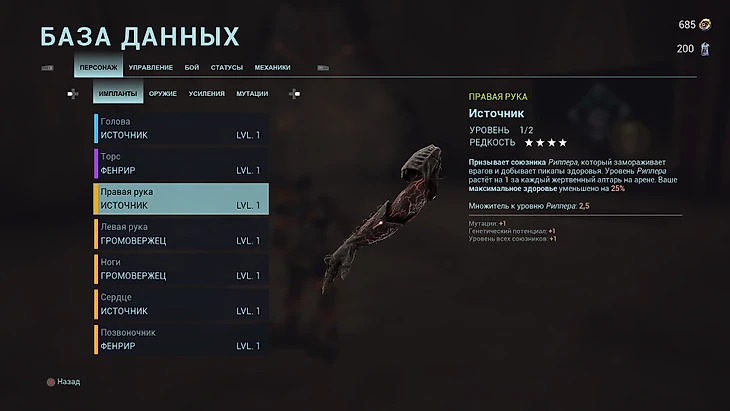Screen dimensions: 730x411
Task: Switch to the Персонаж tab
Action: pos(98,67)
